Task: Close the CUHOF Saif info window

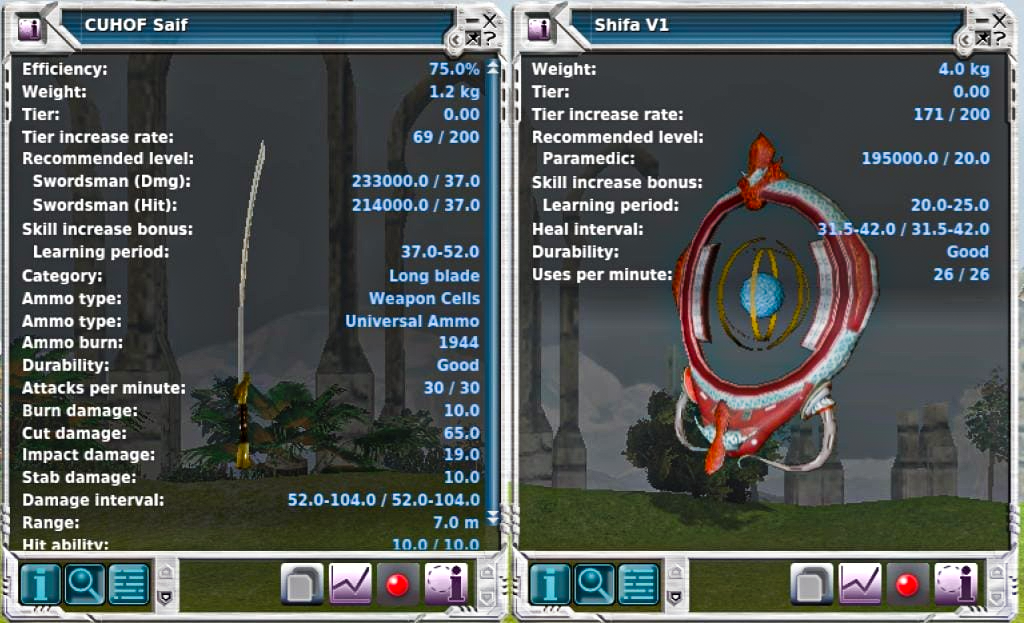Action: tap(489, 20)
